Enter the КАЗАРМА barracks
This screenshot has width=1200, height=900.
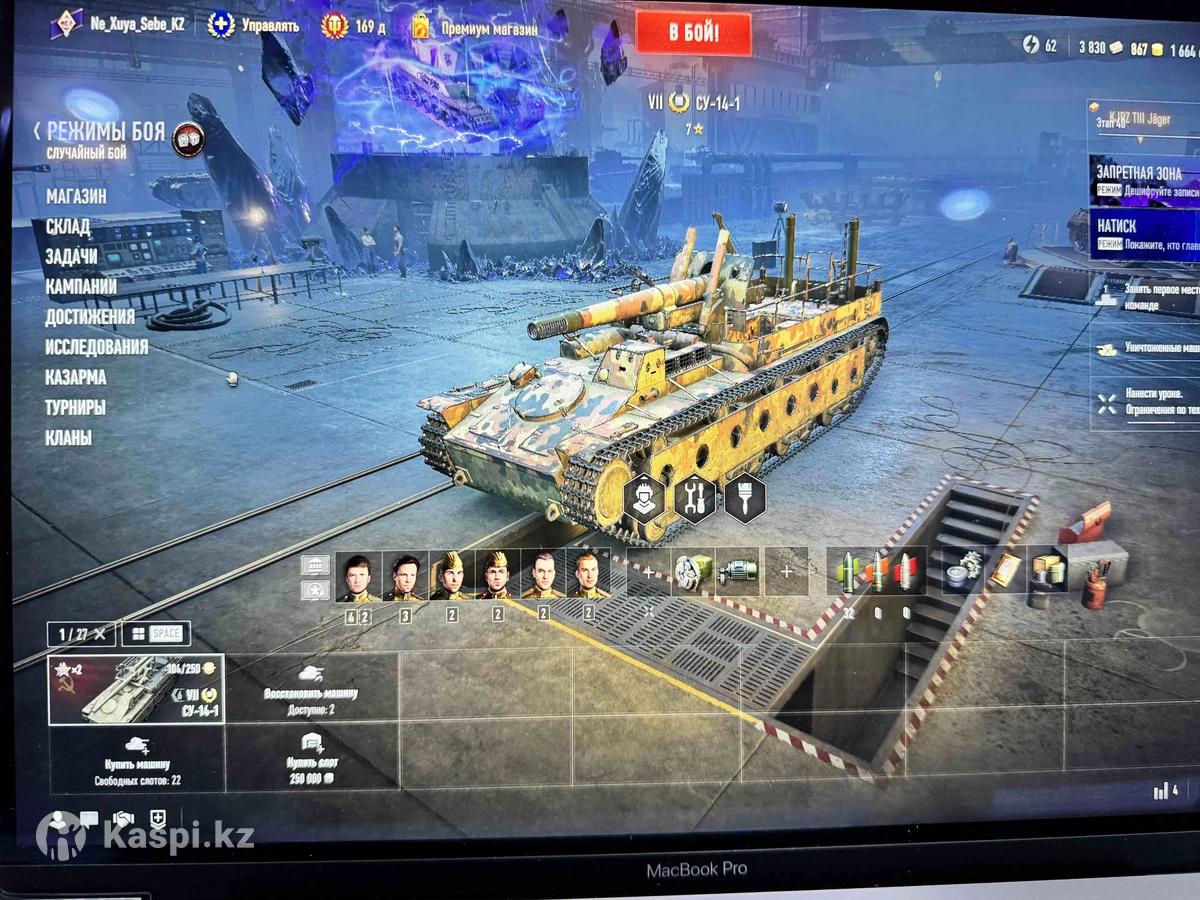pyautogui.click(x=76, y=377)
